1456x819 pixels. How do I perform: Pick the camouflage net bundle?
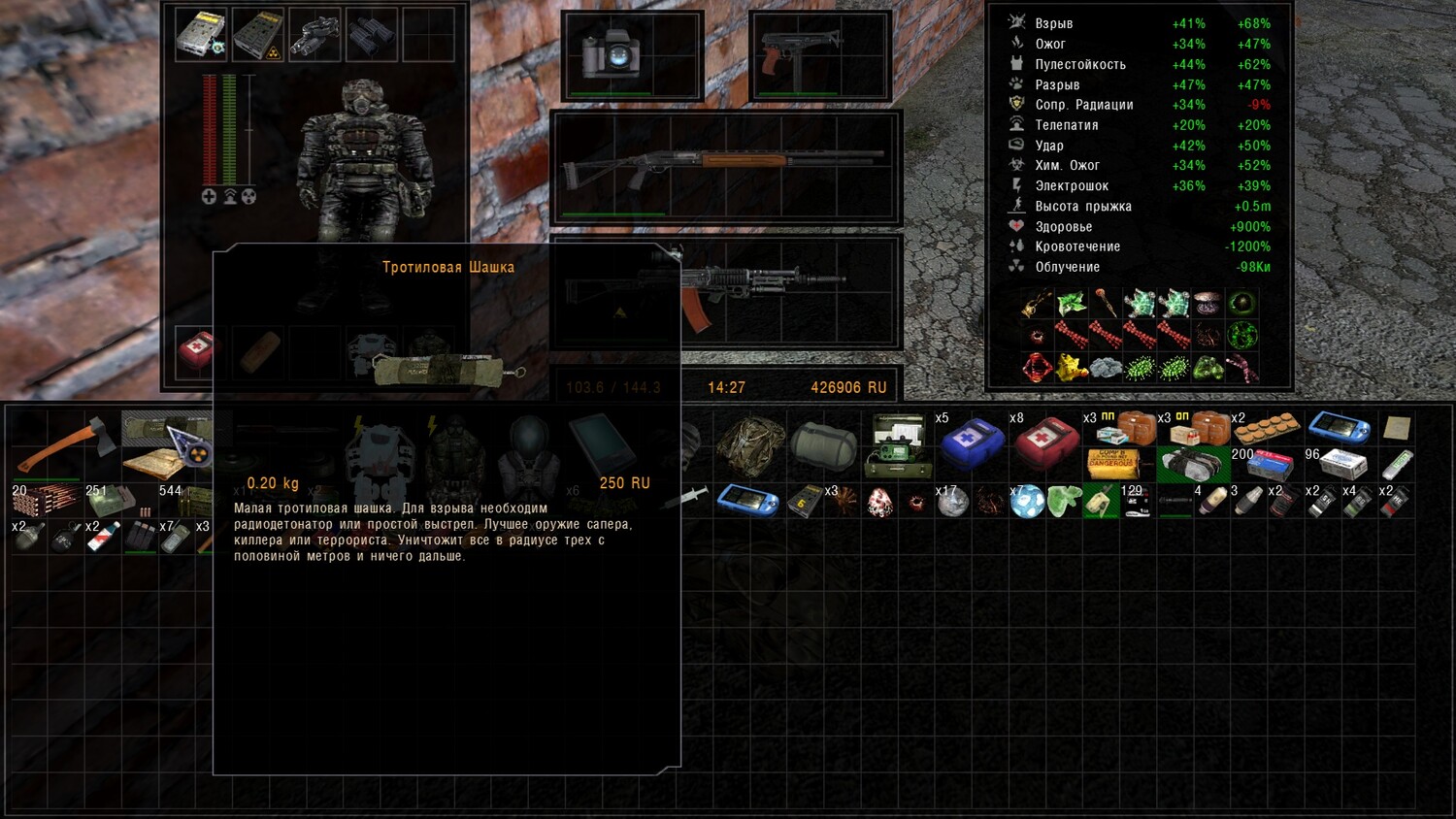coord(749,444)
